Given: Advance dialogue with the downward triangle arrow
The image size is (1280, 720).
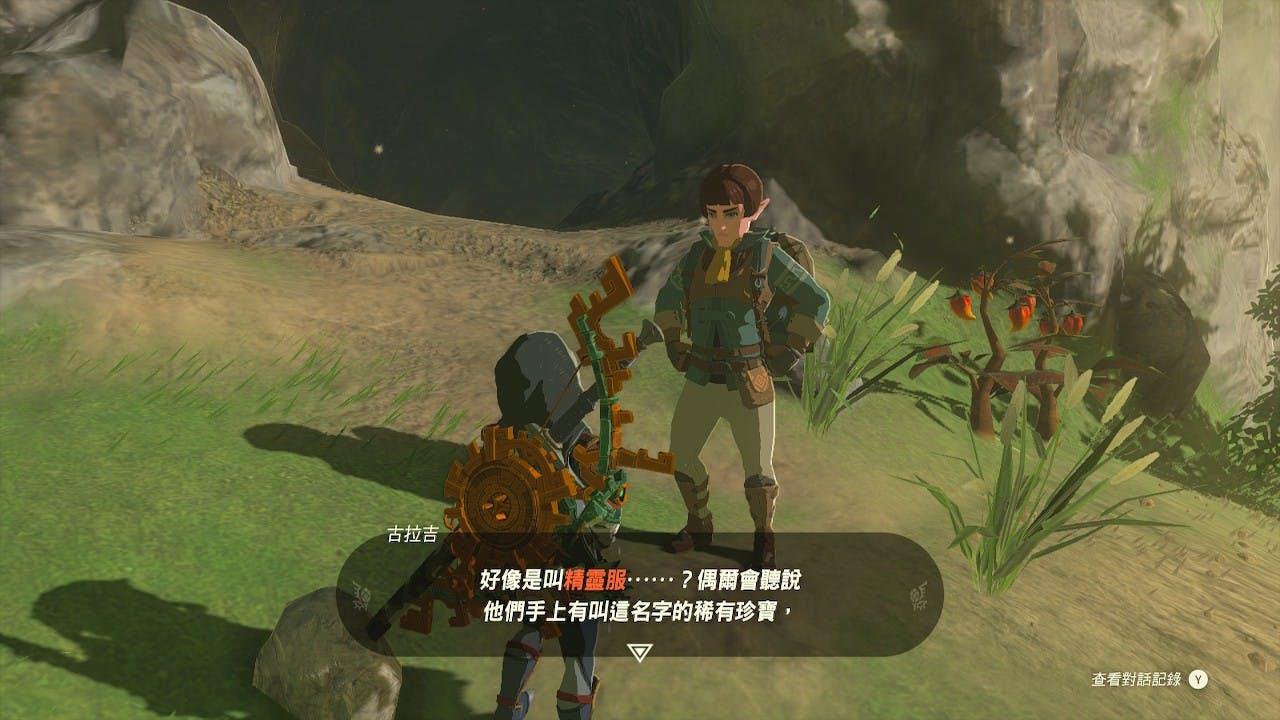Looking at the screenshot, I should (640, 652).
